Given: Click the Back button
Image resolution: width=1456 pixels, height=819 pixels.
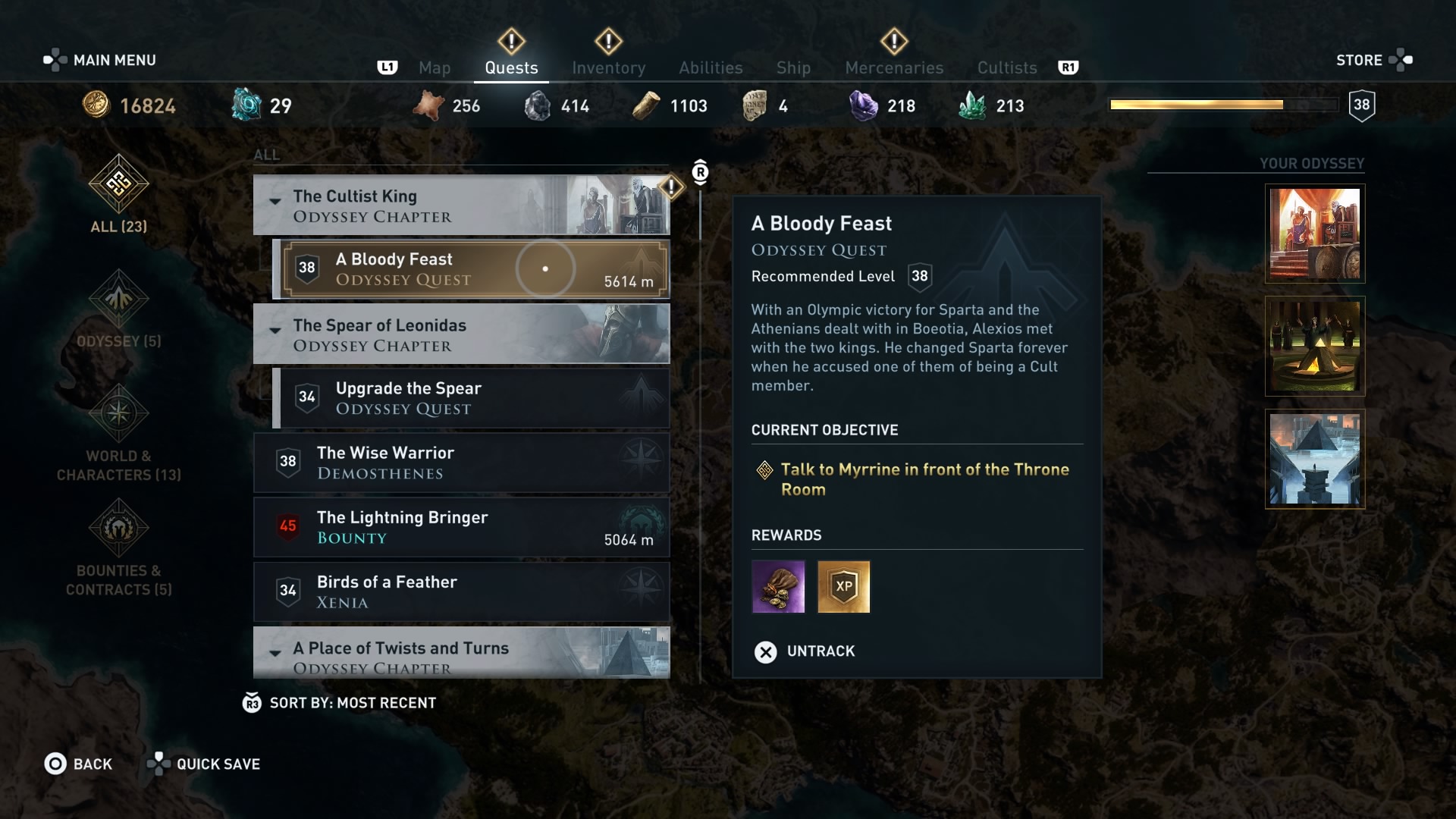Looking at the screenshot, I should 80,764.
